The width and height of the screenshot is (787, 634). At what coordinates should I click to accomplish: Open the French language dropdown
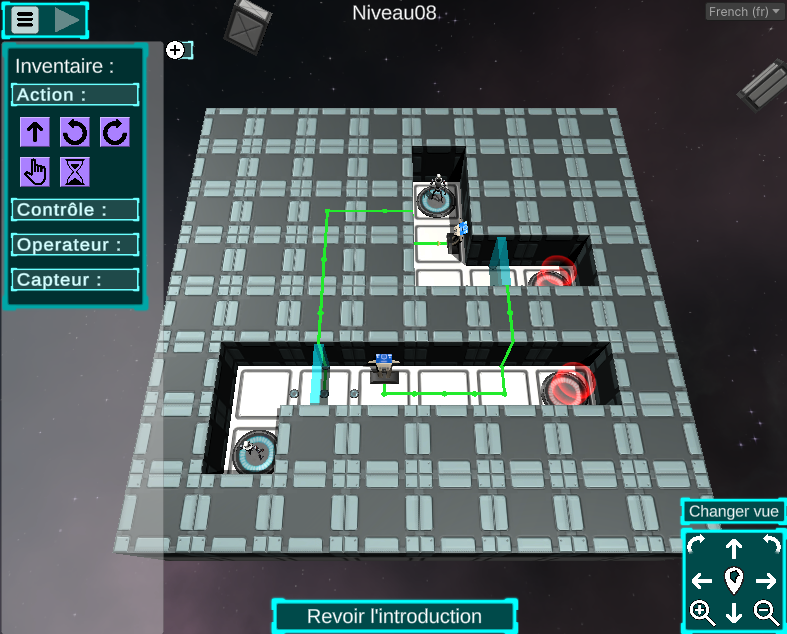pos(744,11)
